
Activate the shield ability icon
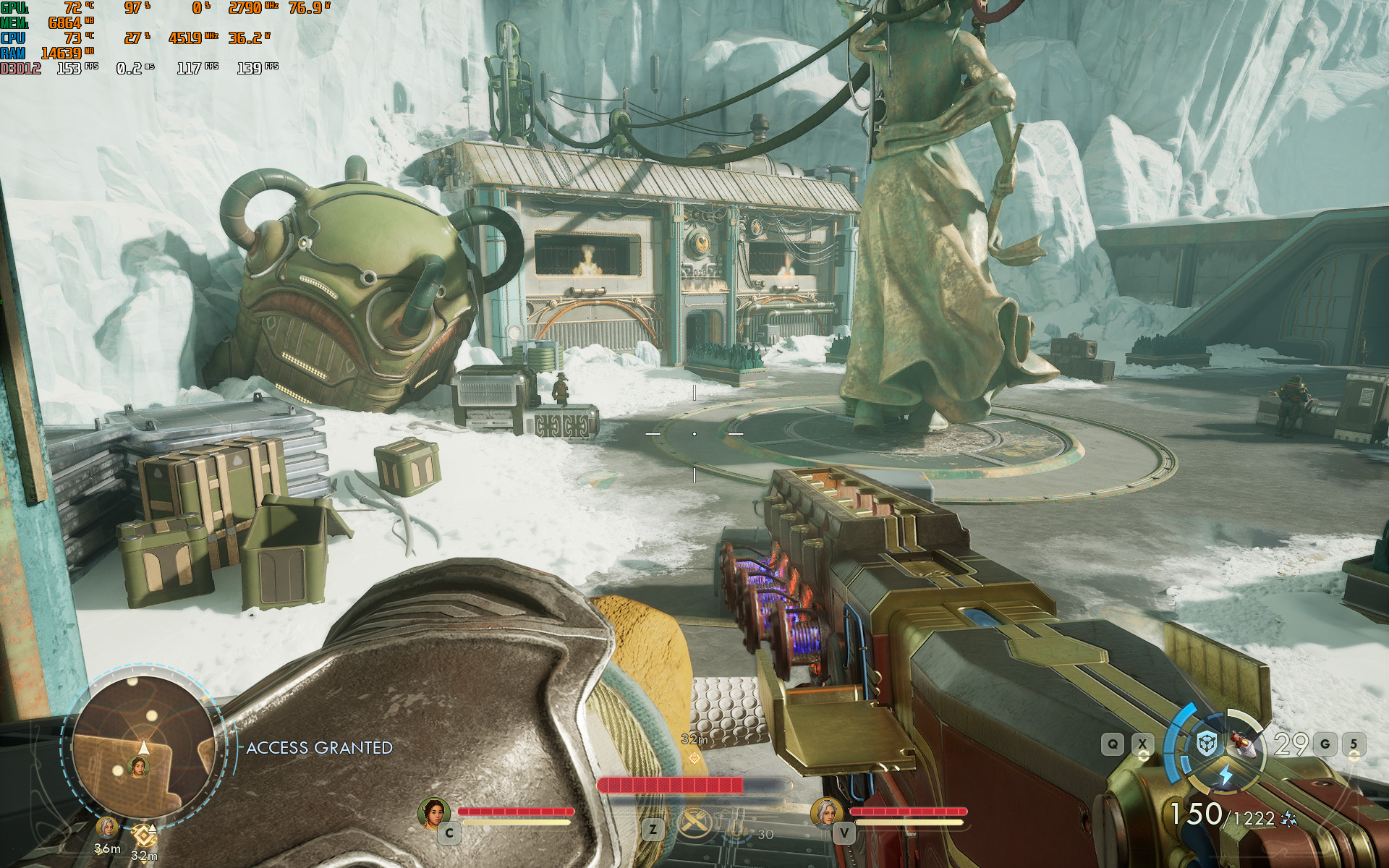tap(1206, 744)
